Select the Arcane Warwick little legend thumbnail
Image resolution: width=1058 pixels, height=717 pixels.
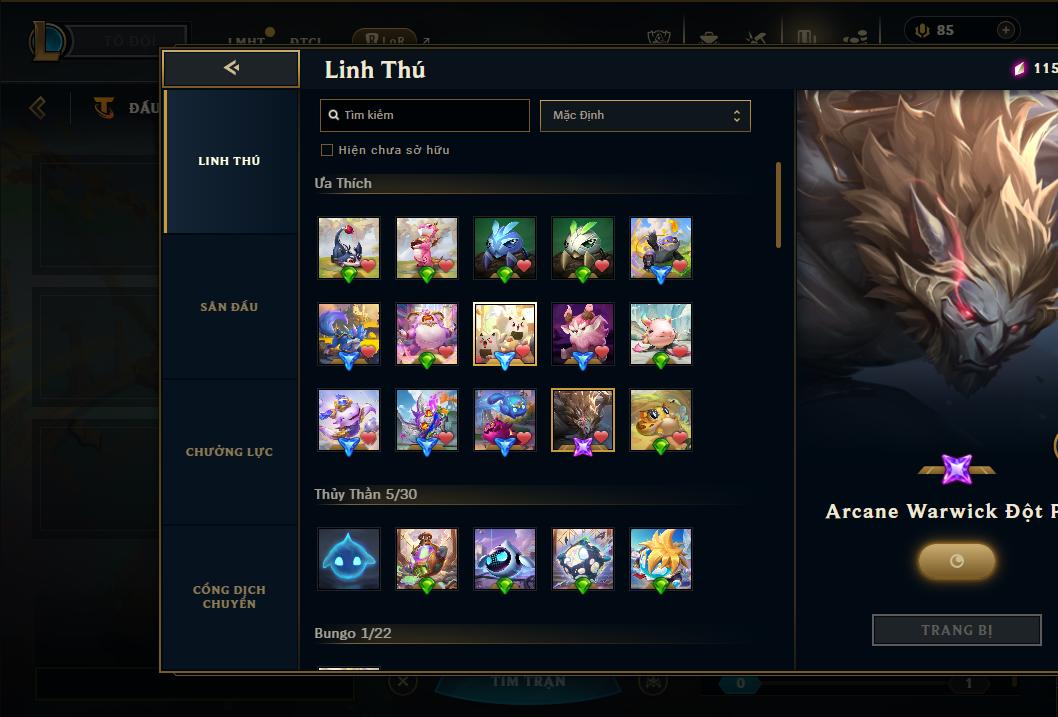point(583,420)
